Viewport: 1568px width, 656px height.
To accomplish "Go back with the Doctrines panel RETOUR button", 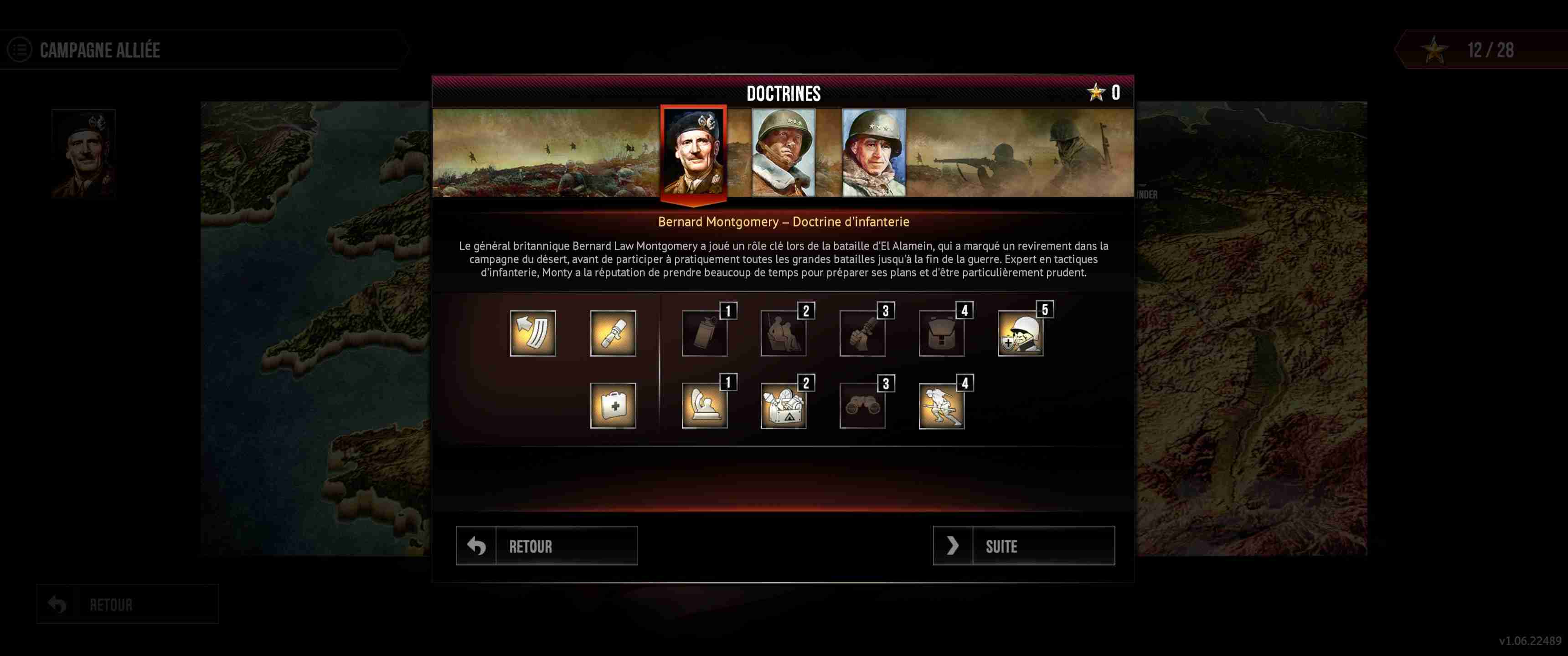I will pos(547,546).
